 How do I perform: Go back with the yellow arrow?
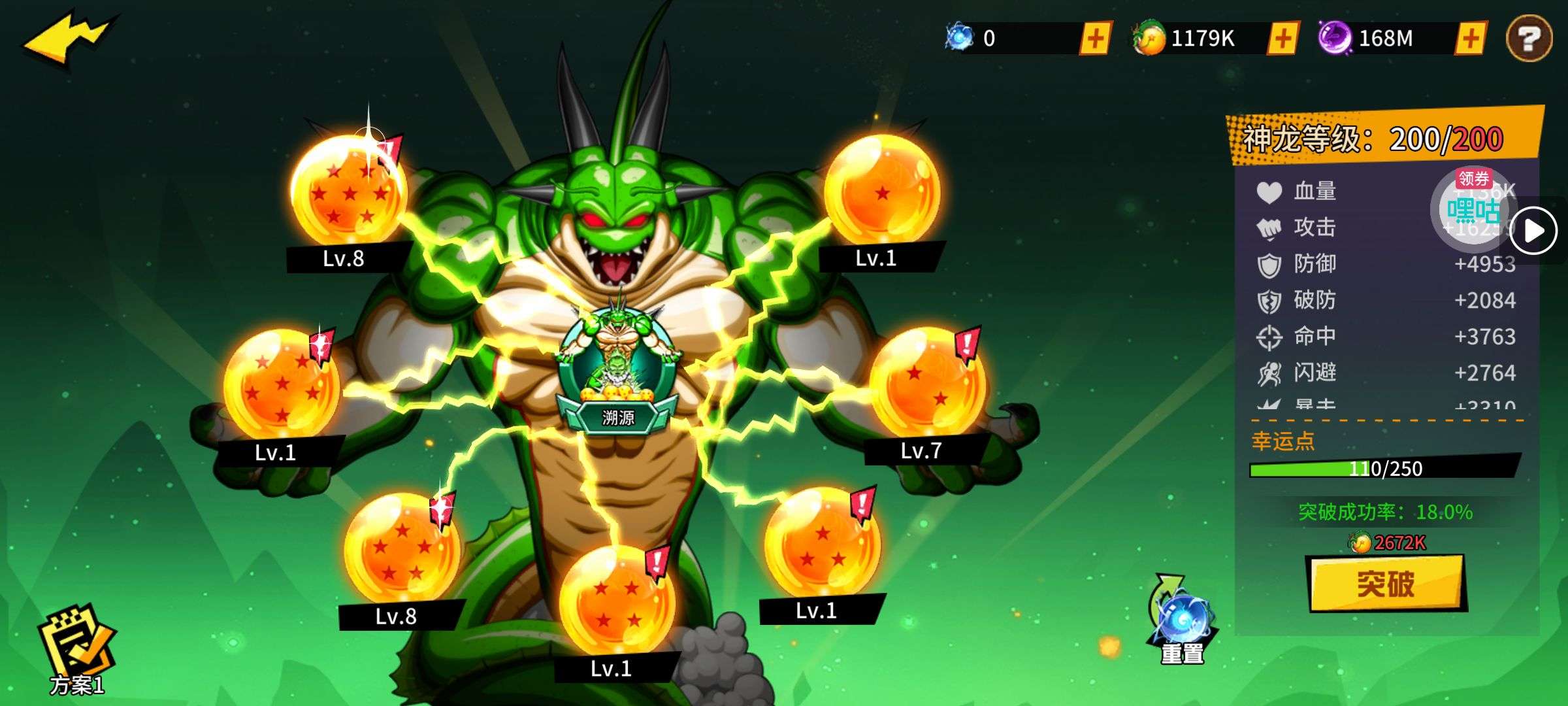tap(69, 38)
